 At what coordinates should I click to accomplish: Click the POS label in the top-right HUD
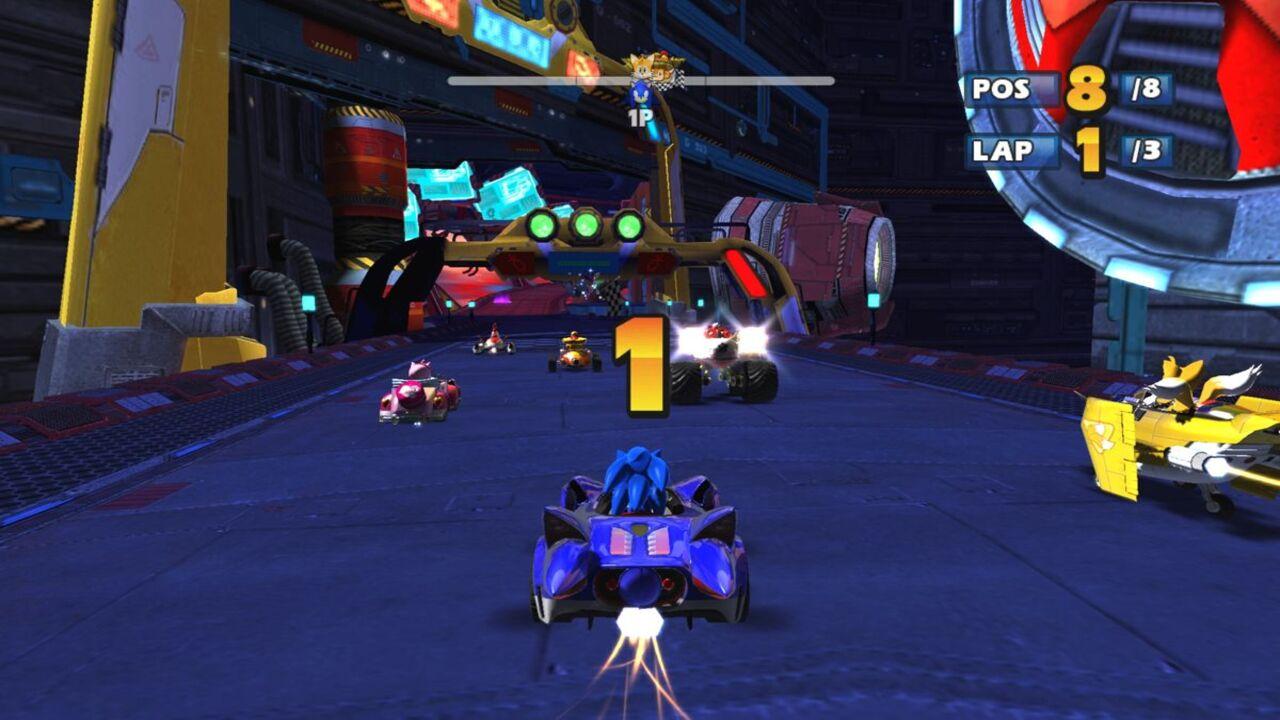click(1000, 88)
